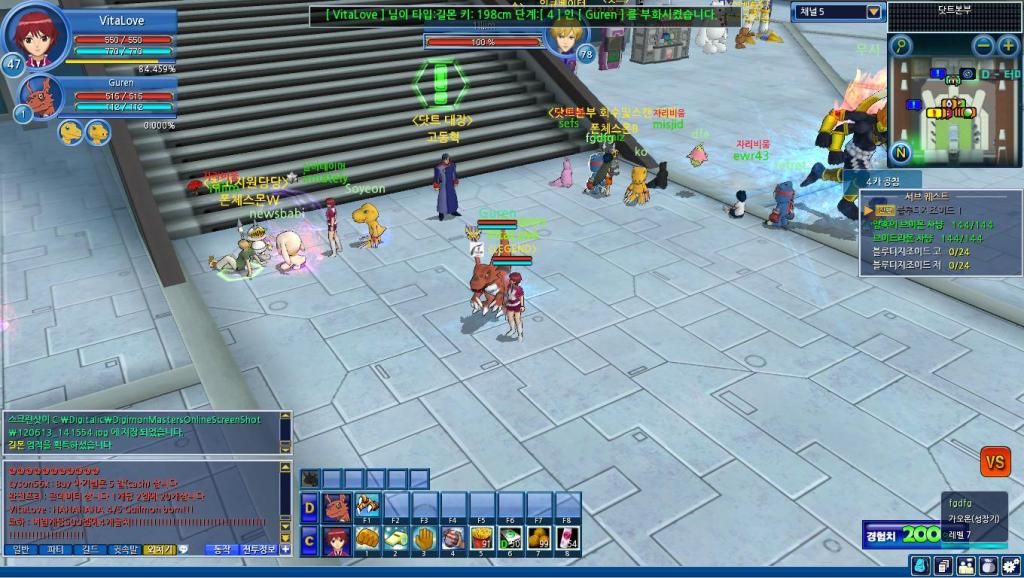Viewport: 1024px width, 578px height.
Task: Open the community people icon
Action: 966,566
